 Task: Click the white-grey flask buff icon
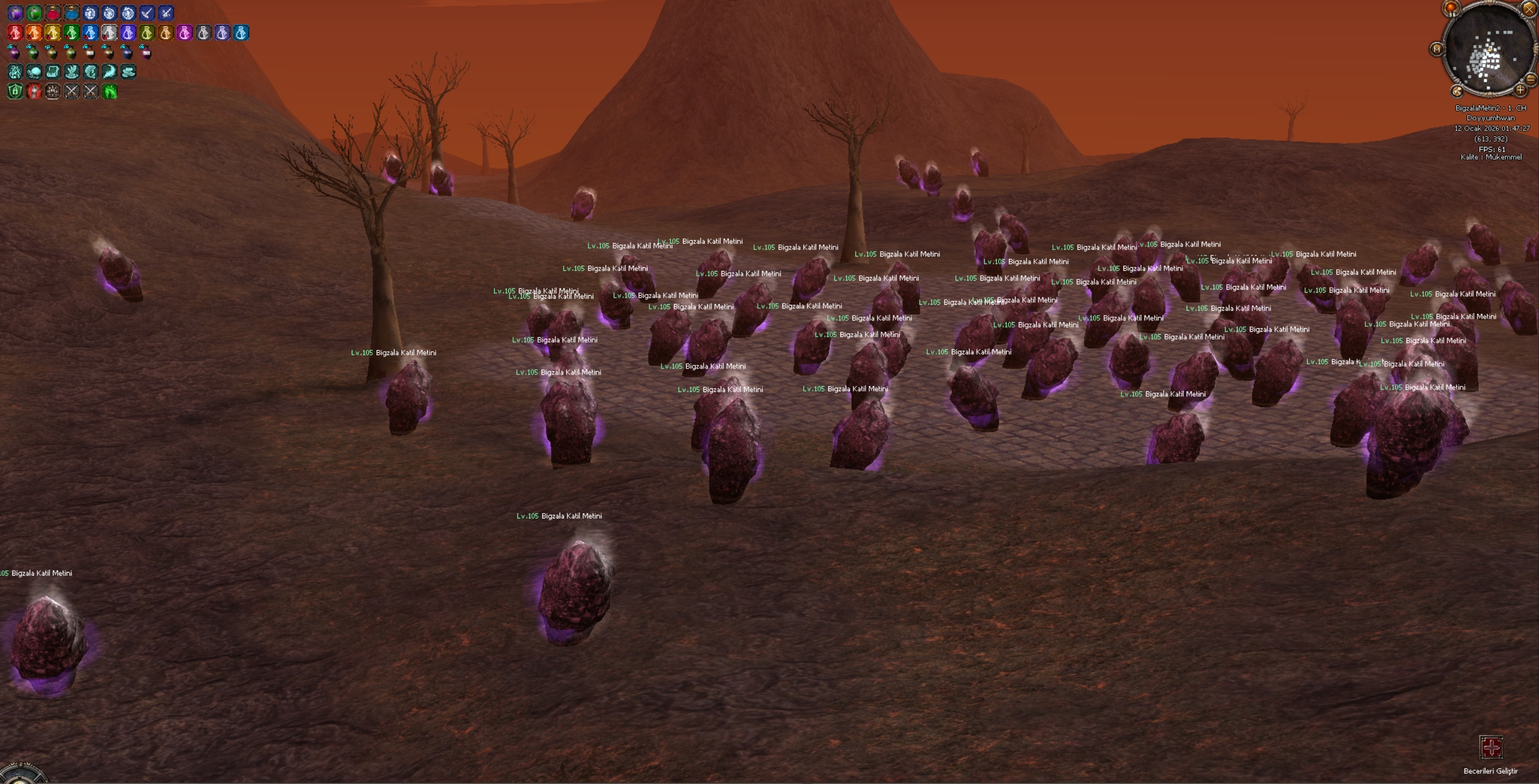(x=109, y=33)
